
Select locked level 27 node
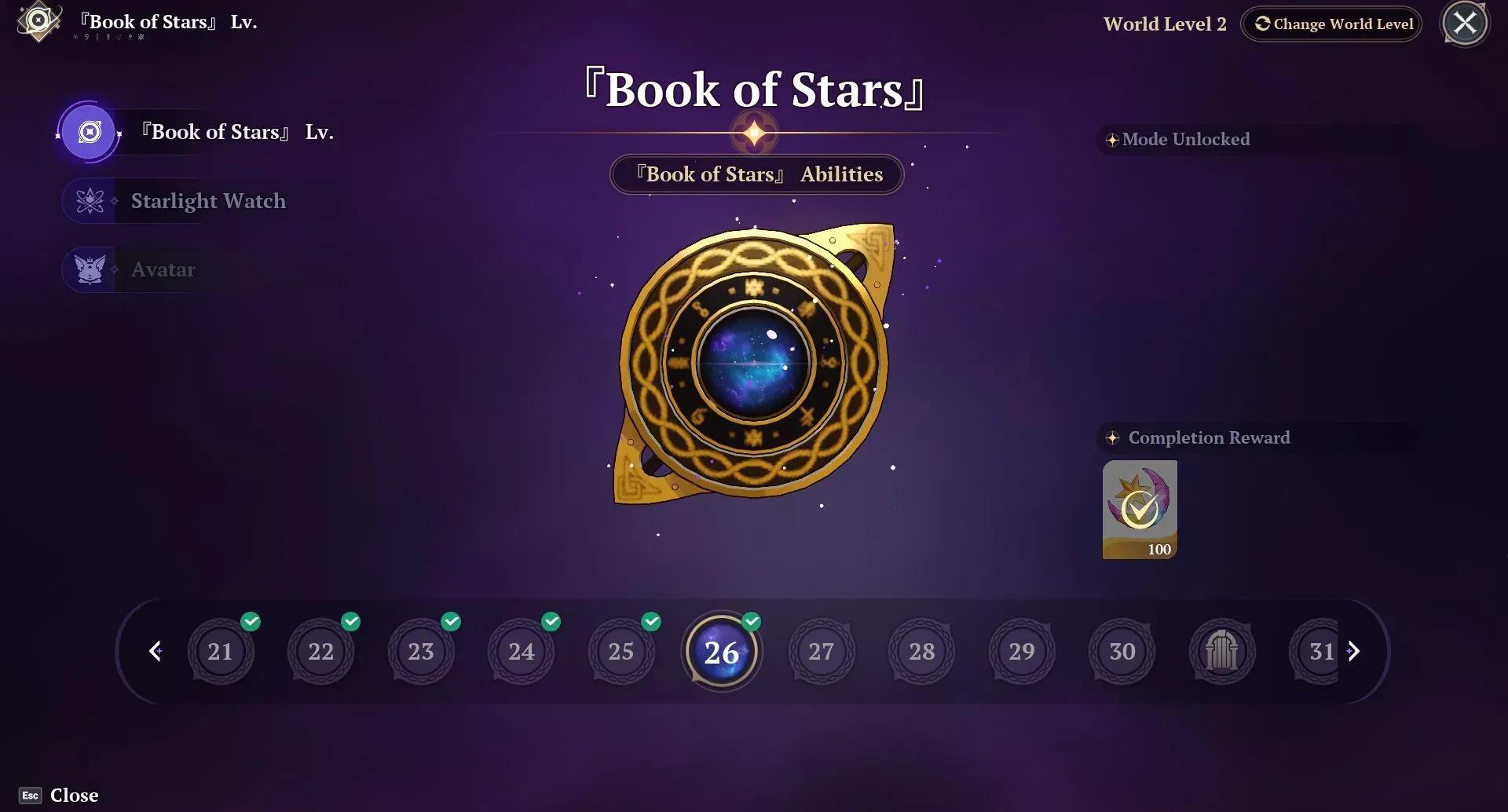pyautogui.click(x=822, y=651)
